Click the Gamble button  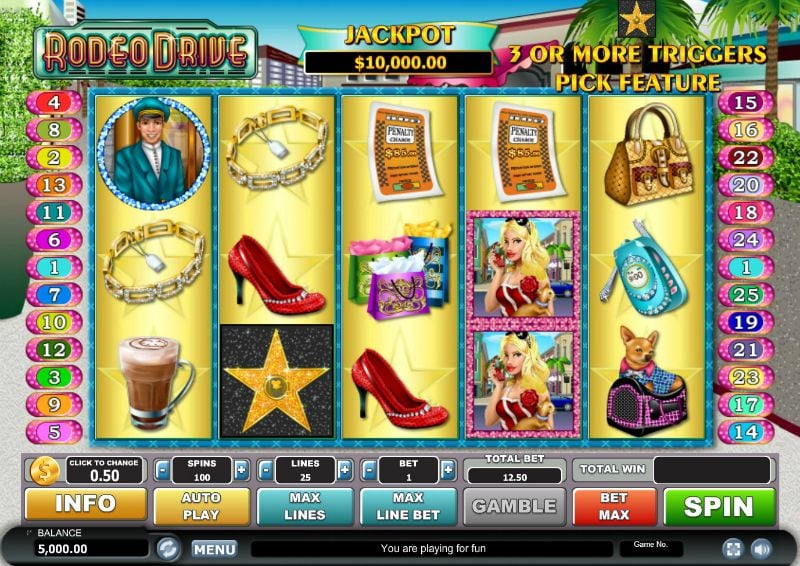(x=513, y=506)
